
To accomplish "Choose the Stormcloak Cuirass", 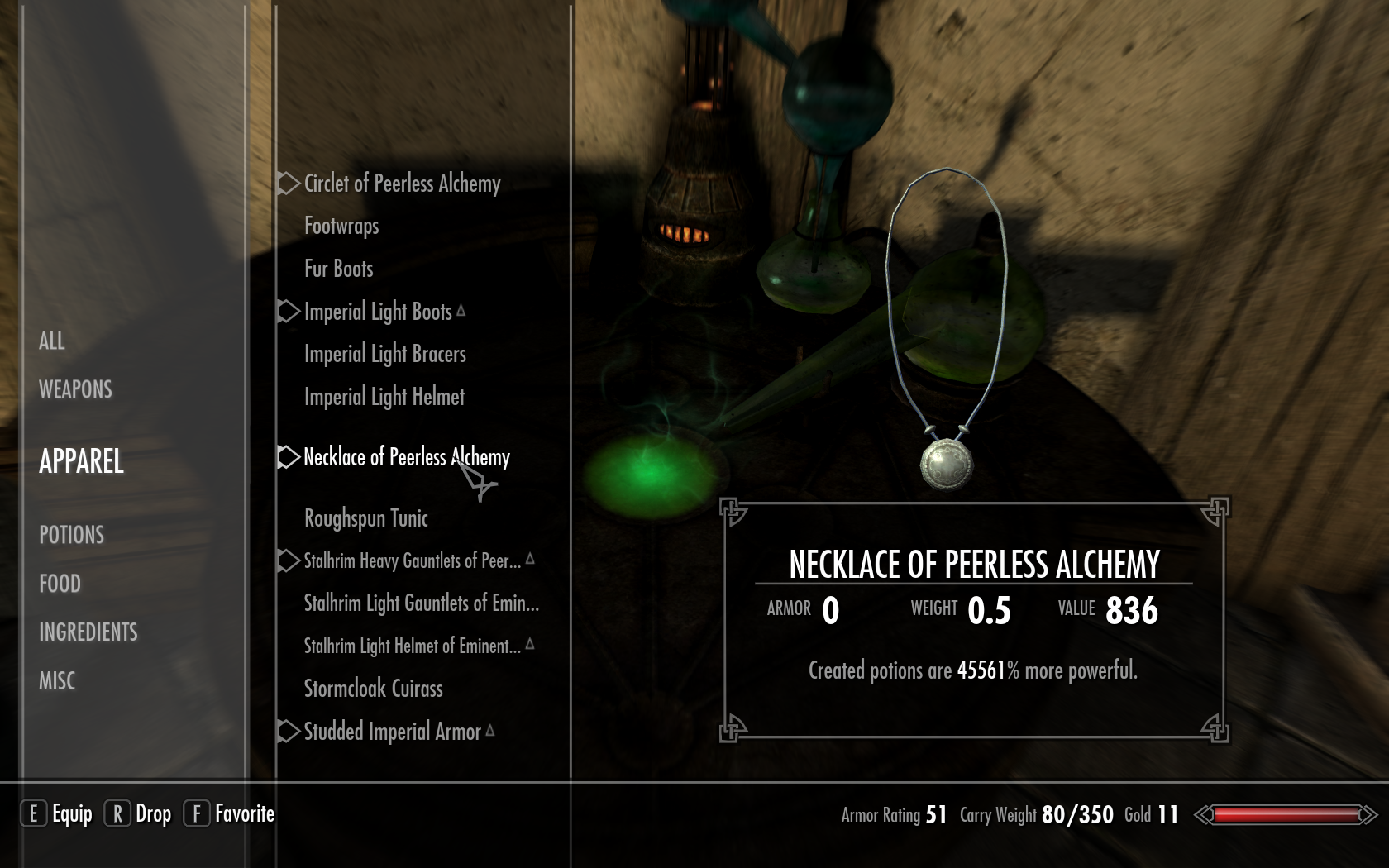I will point(373,689).
